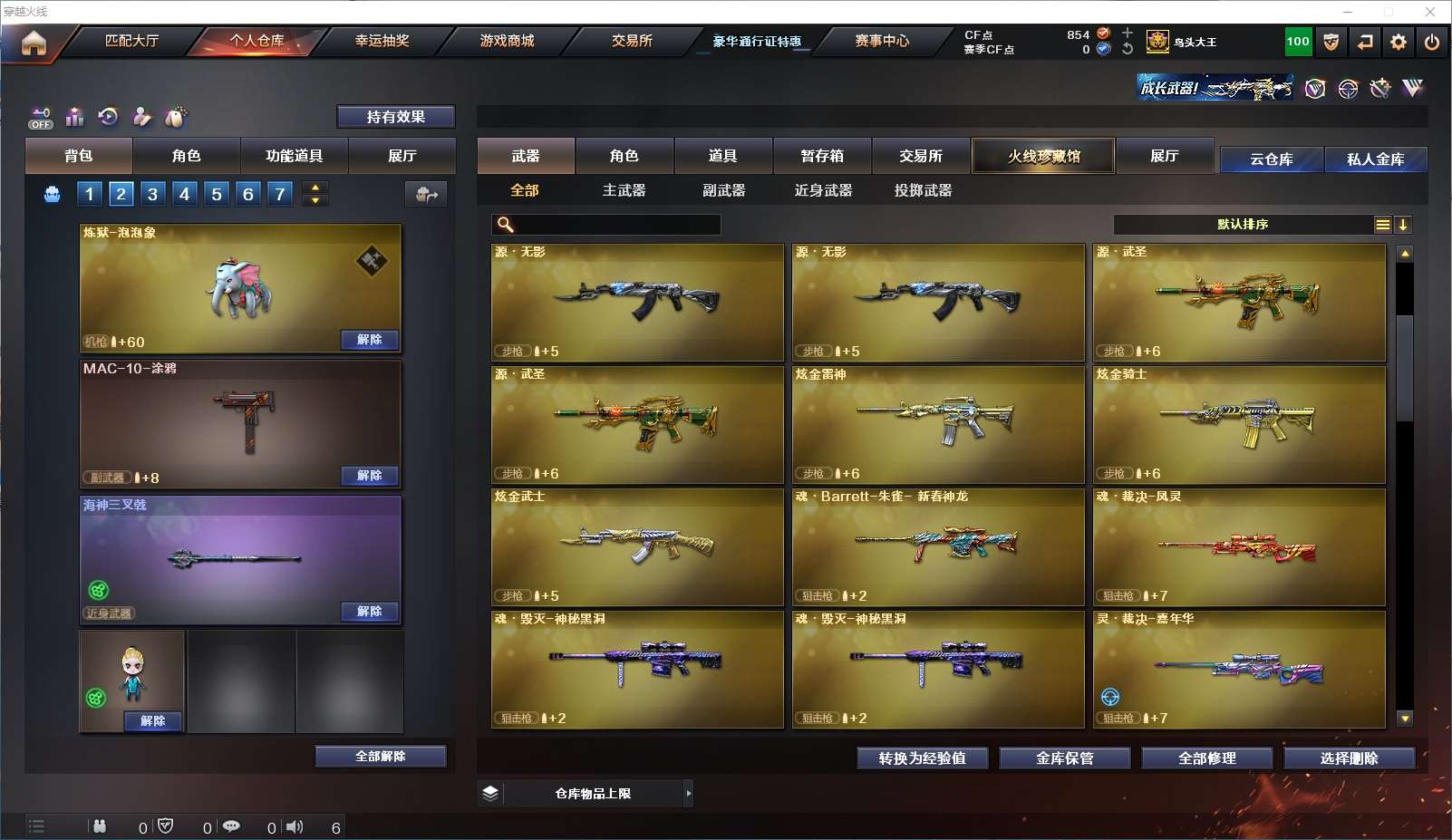
Task: Open the 游戏商城 game shop
Action: 507,41
